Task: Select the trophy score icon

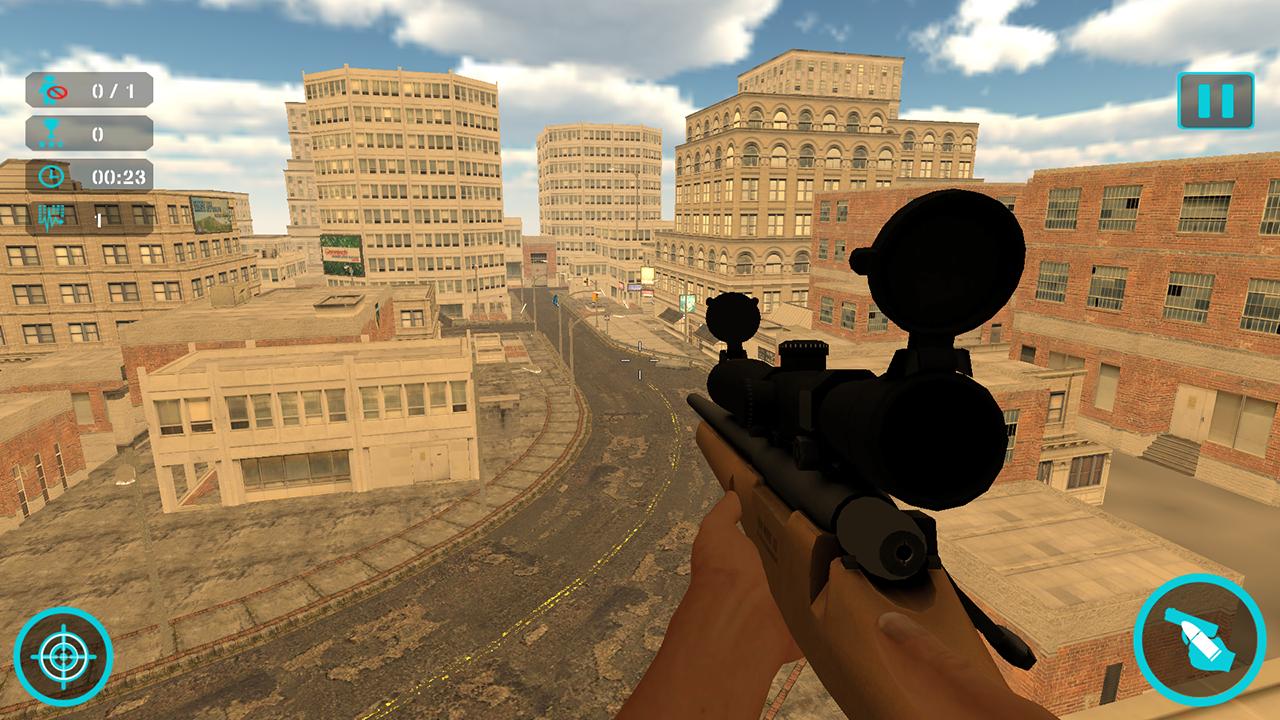Action: point(52,130)
